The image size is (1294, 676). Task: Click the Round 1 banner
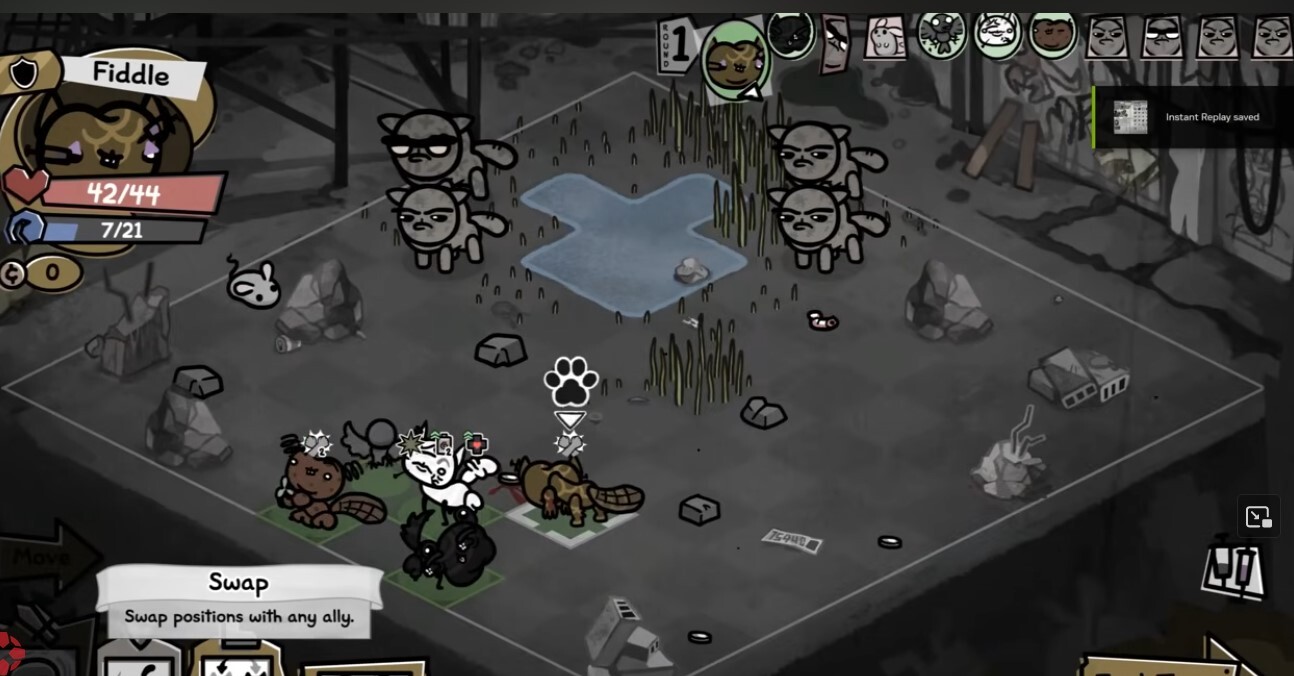[x=679, y=47]
